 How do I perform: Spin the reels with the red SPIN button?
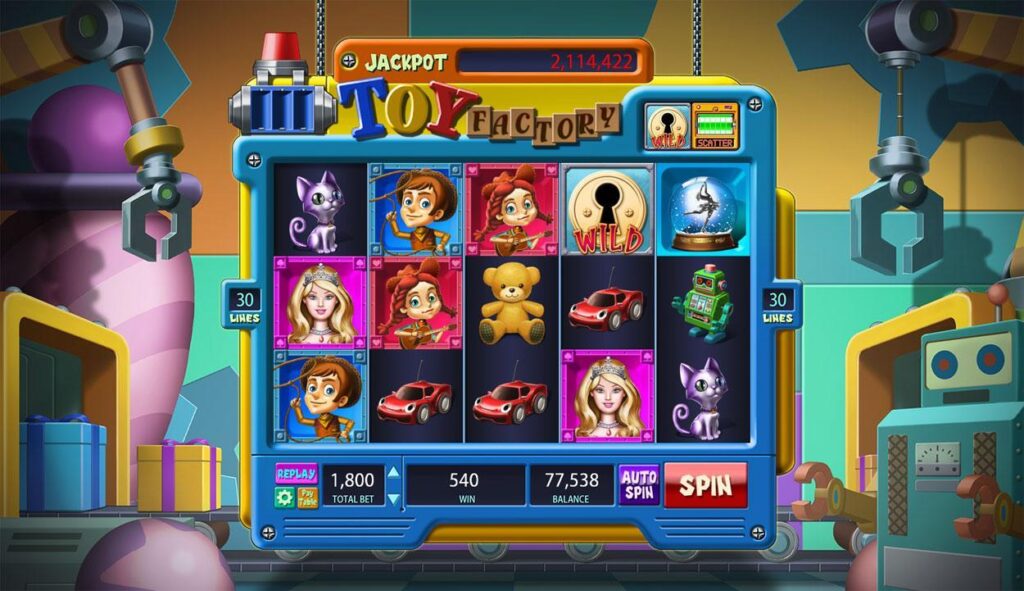(705, 485)
